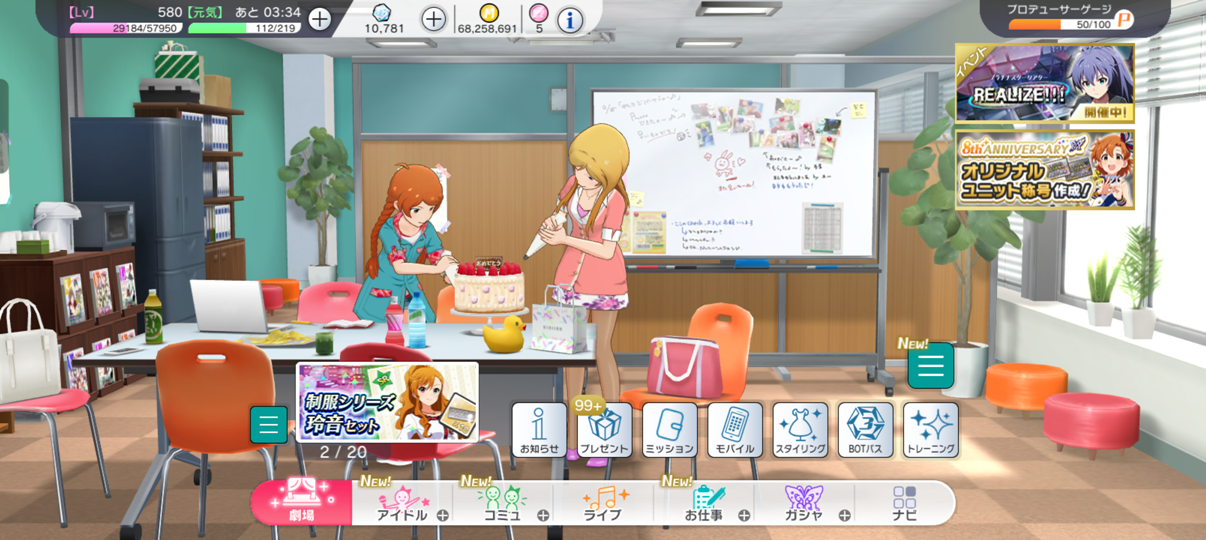This screenshot has width=1206, height=540.
Task: Open the お知らせ notices icon
Action: click(539, 430)
